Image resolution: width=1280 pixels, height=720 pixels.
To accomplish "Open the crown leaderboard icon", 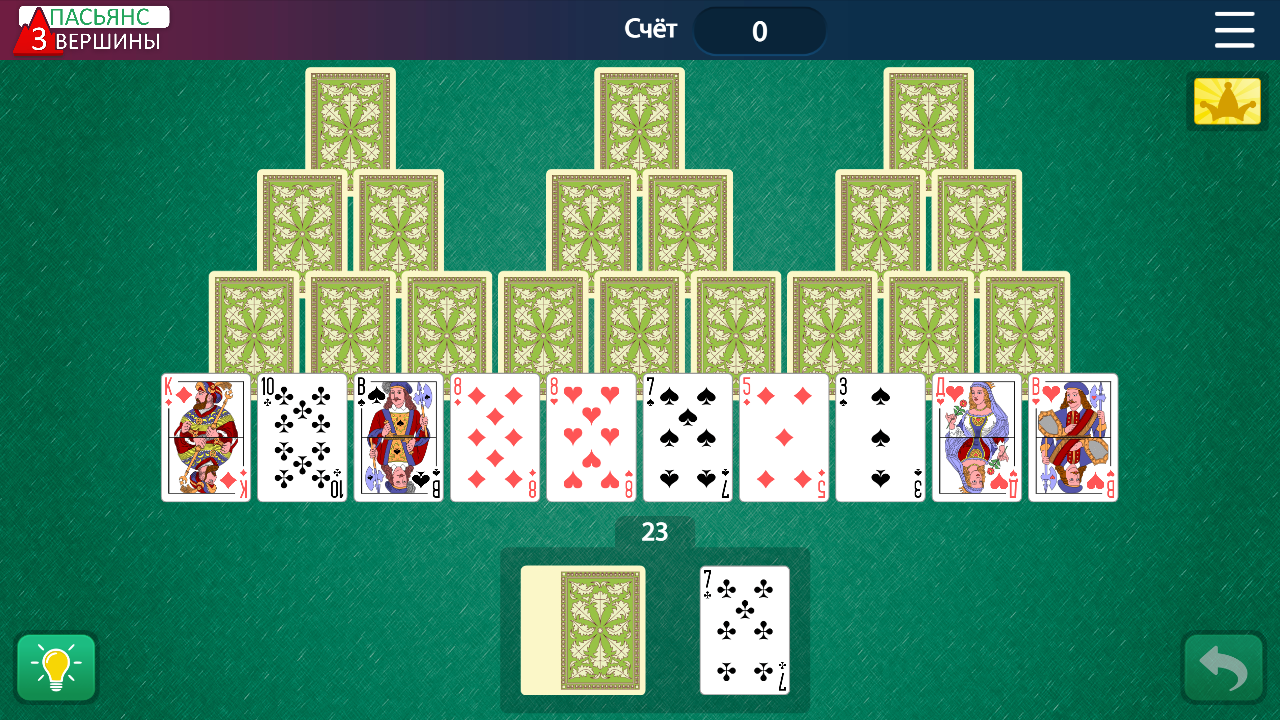I will click(1226, 100).
